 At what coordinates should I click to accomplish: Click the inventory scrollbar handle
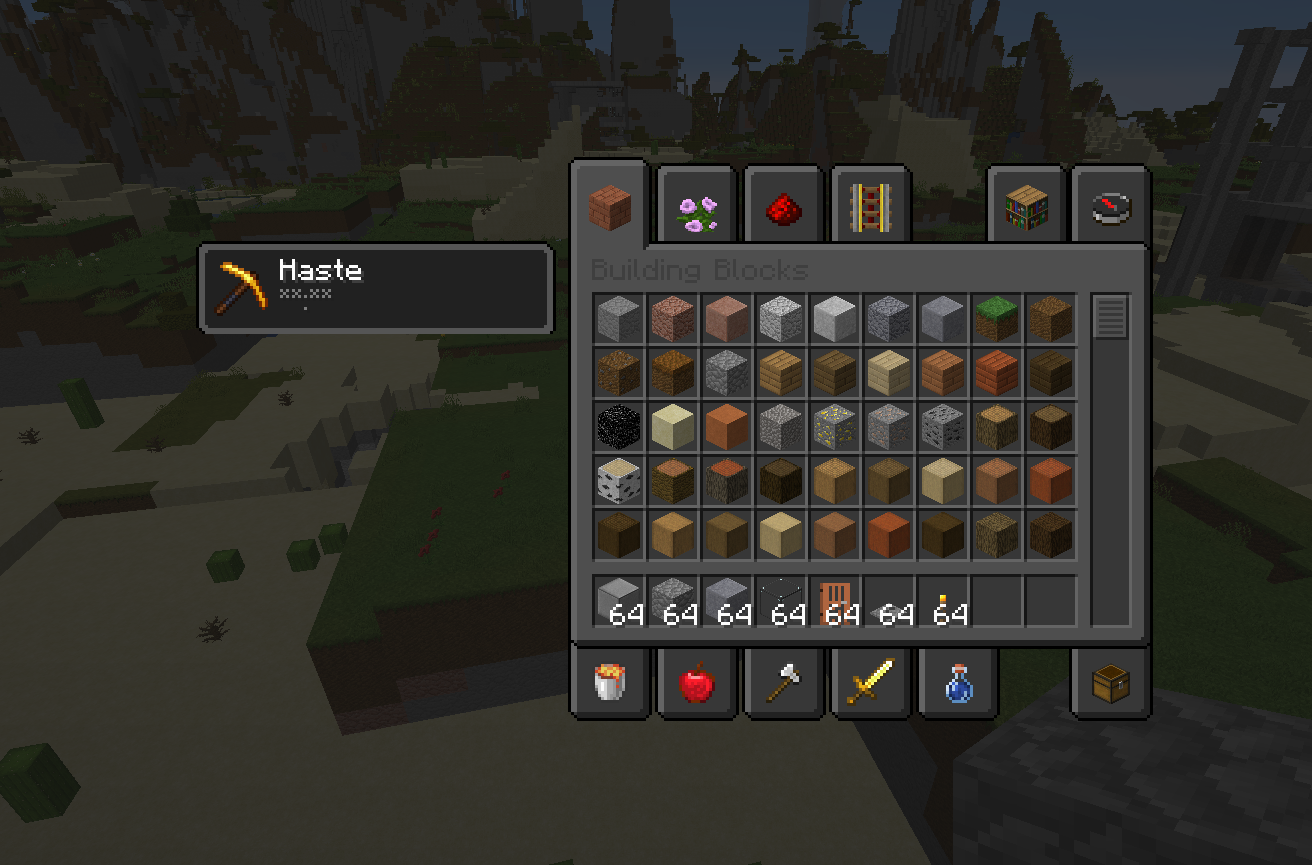pos(1110,317)
